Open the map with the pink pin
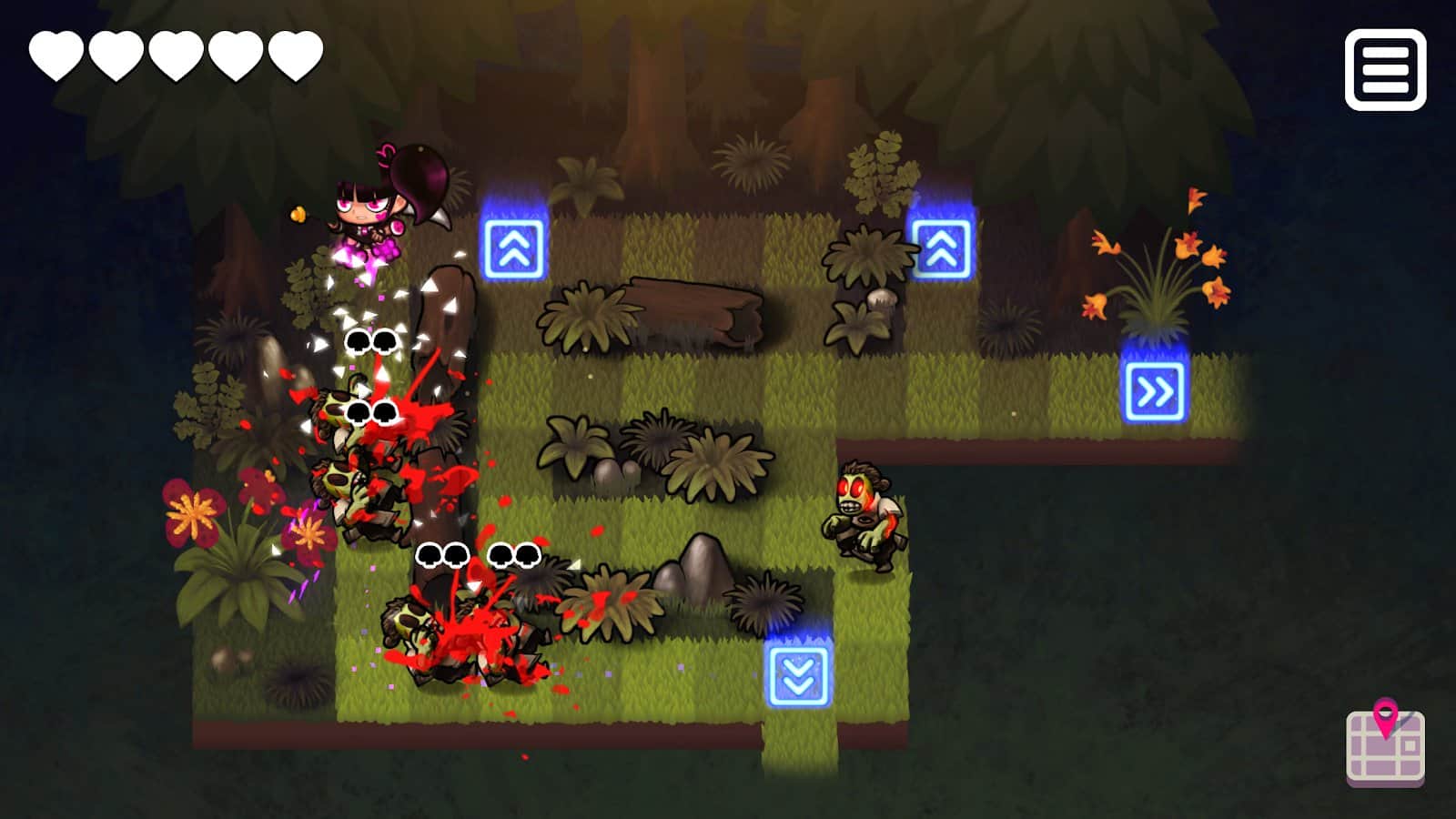This screenshot has height=819, width=1456. pos(1385,743)
